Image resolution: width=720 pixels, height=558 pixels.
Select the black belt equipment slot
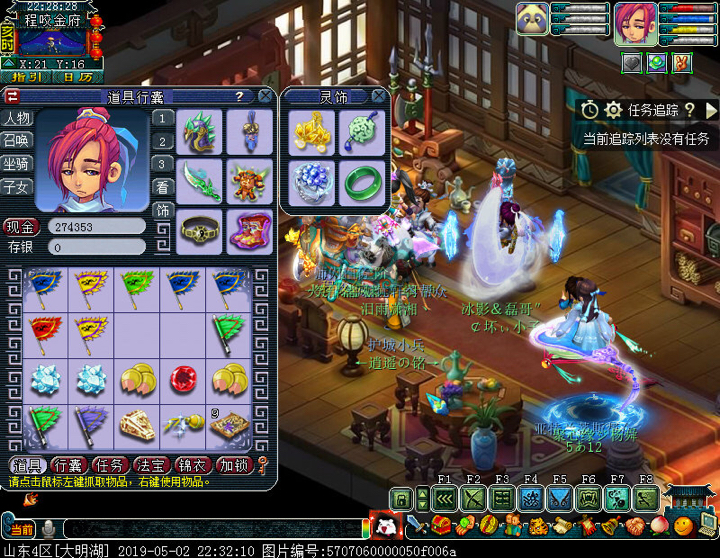[201, 229]
